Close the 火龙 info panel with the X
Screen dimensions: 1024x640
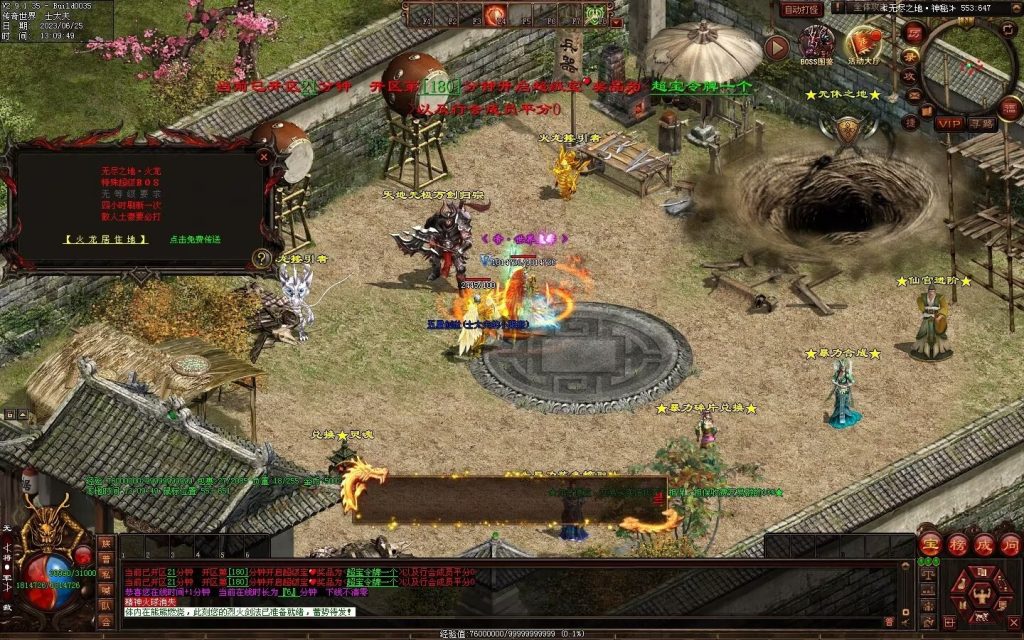point(263,156)
